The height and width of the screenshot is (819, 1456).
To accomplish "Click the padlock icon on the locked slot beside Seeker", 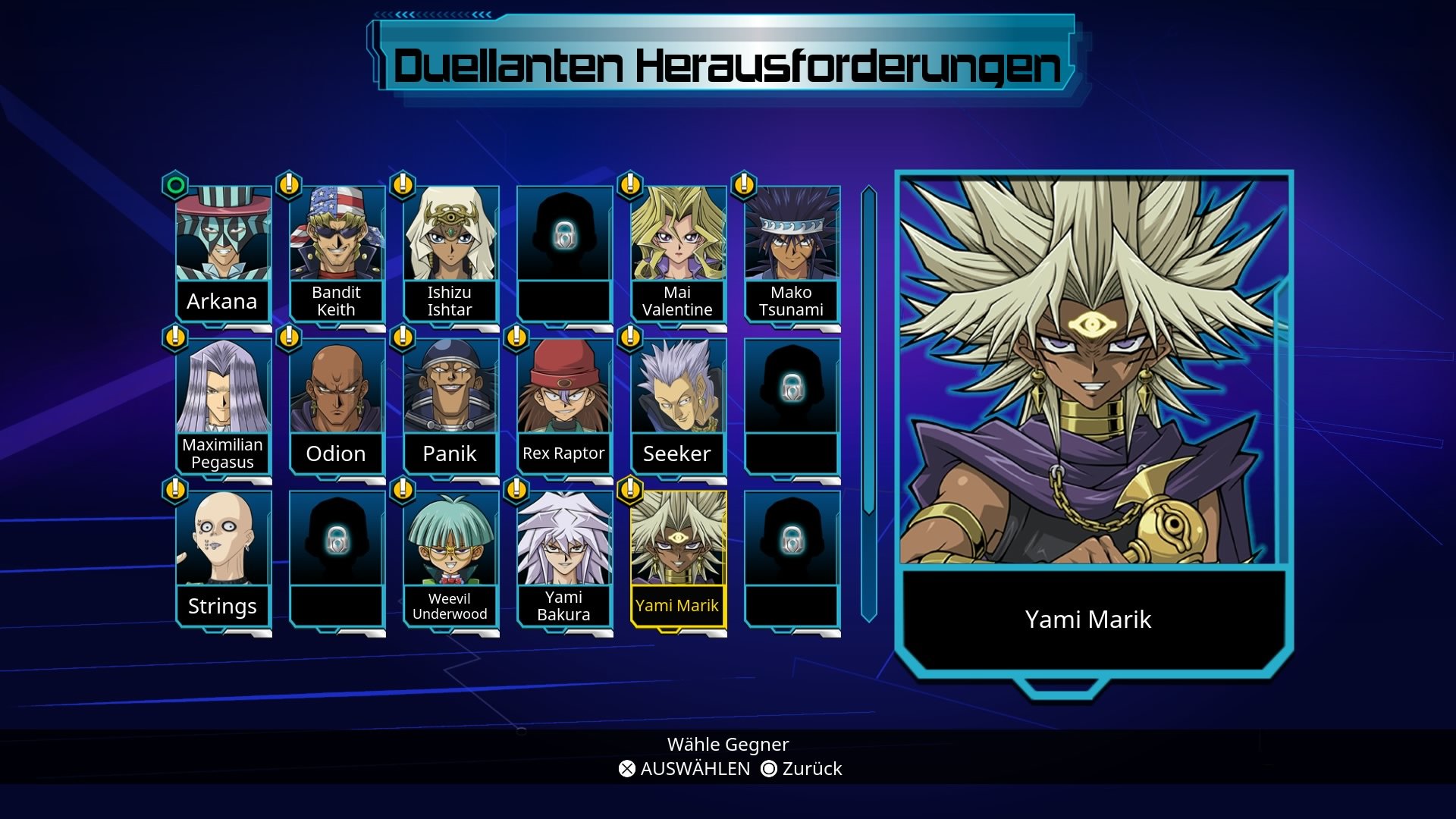I will 792,388.
